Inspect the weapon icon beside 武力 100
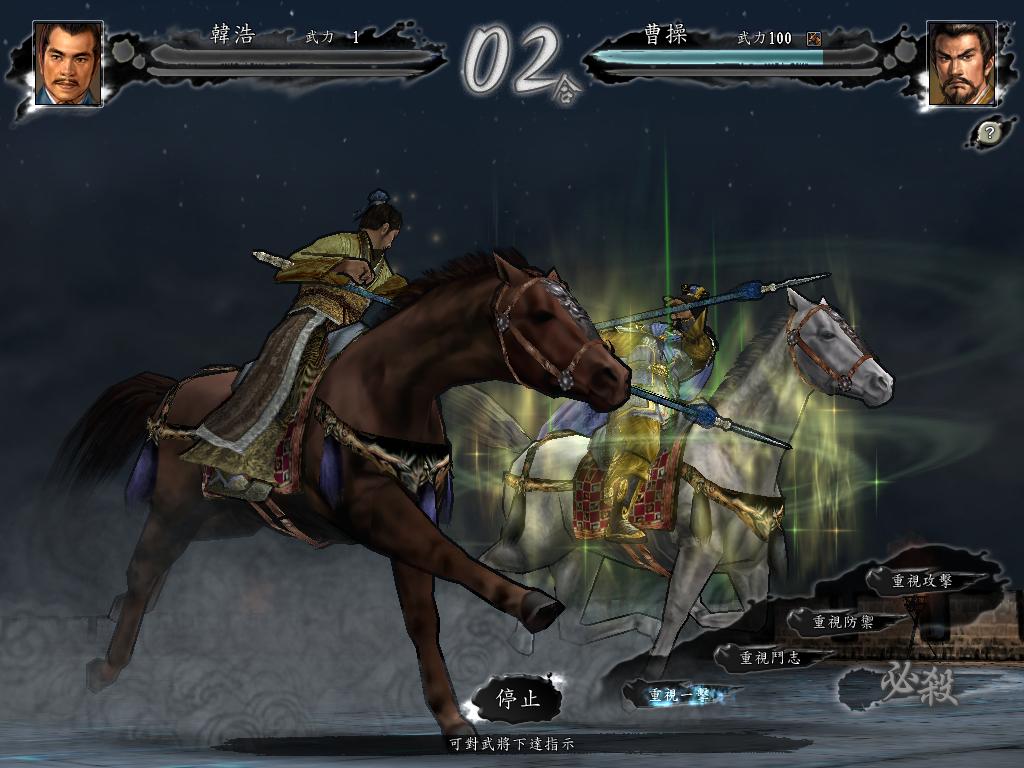The height and width of the screenshot is (768, 1024). (x=814, y=39)
